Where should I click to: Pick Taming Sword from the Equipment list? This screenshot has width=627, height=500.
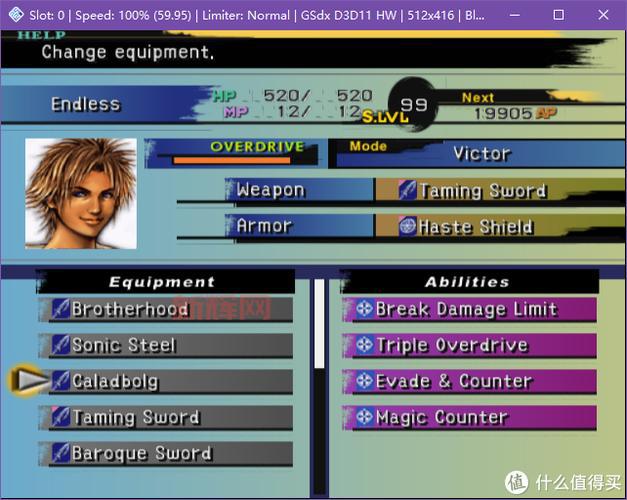coord(168,418)
